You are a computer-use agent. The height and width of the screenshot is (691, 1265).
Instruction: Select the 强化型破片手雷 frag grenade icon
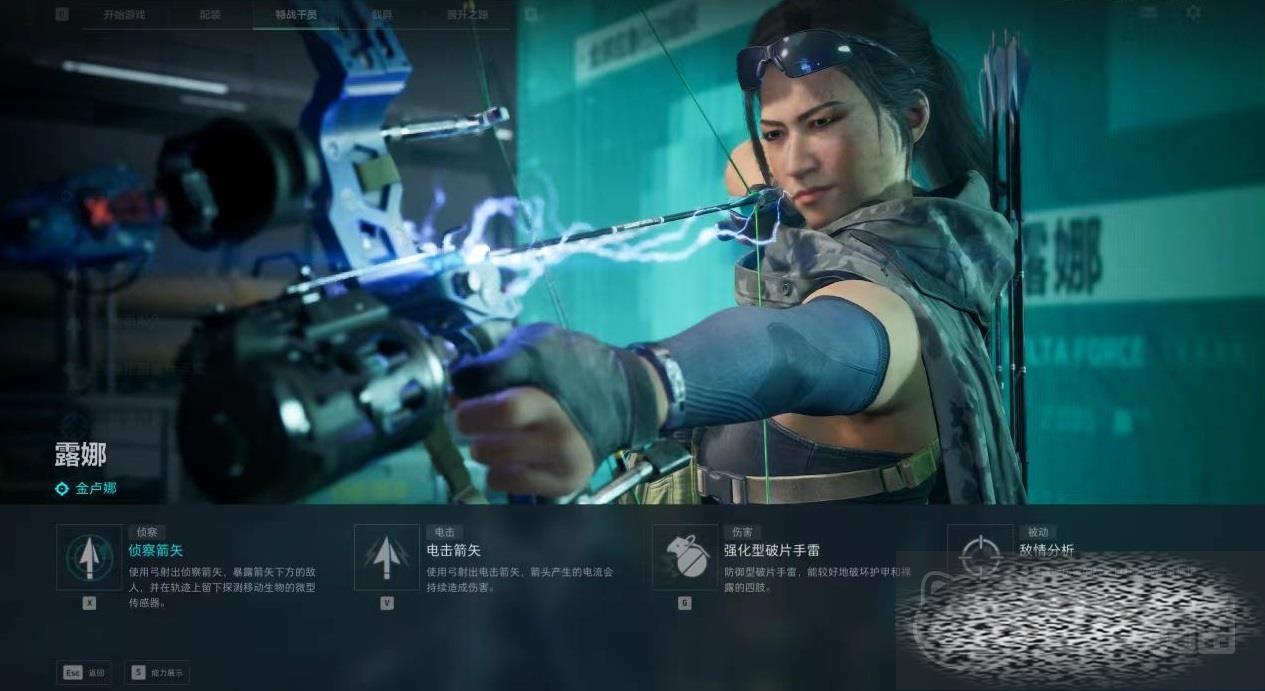point(685,557)
